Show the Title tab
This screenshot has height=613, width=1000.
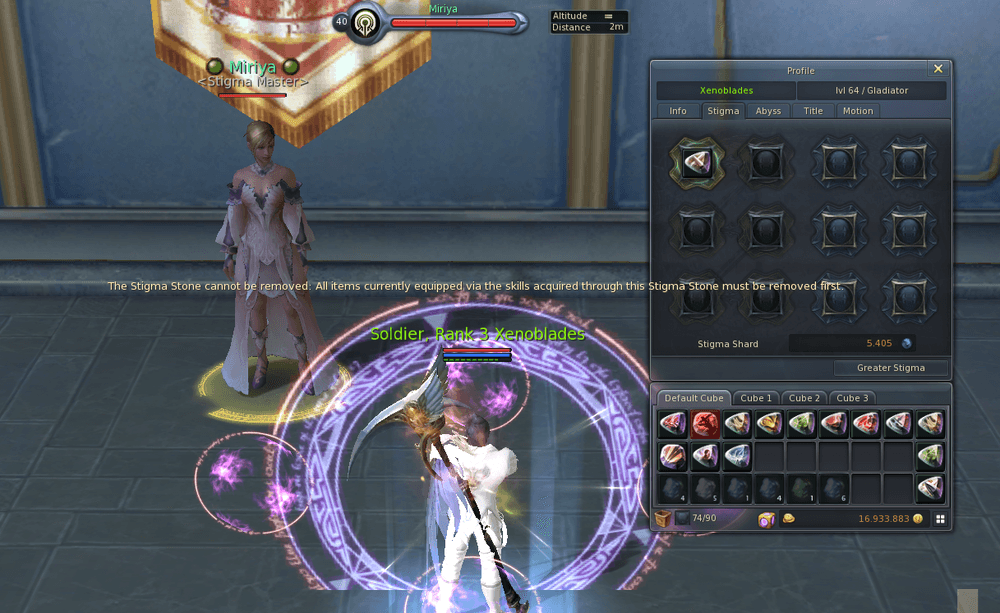[813, 111]
